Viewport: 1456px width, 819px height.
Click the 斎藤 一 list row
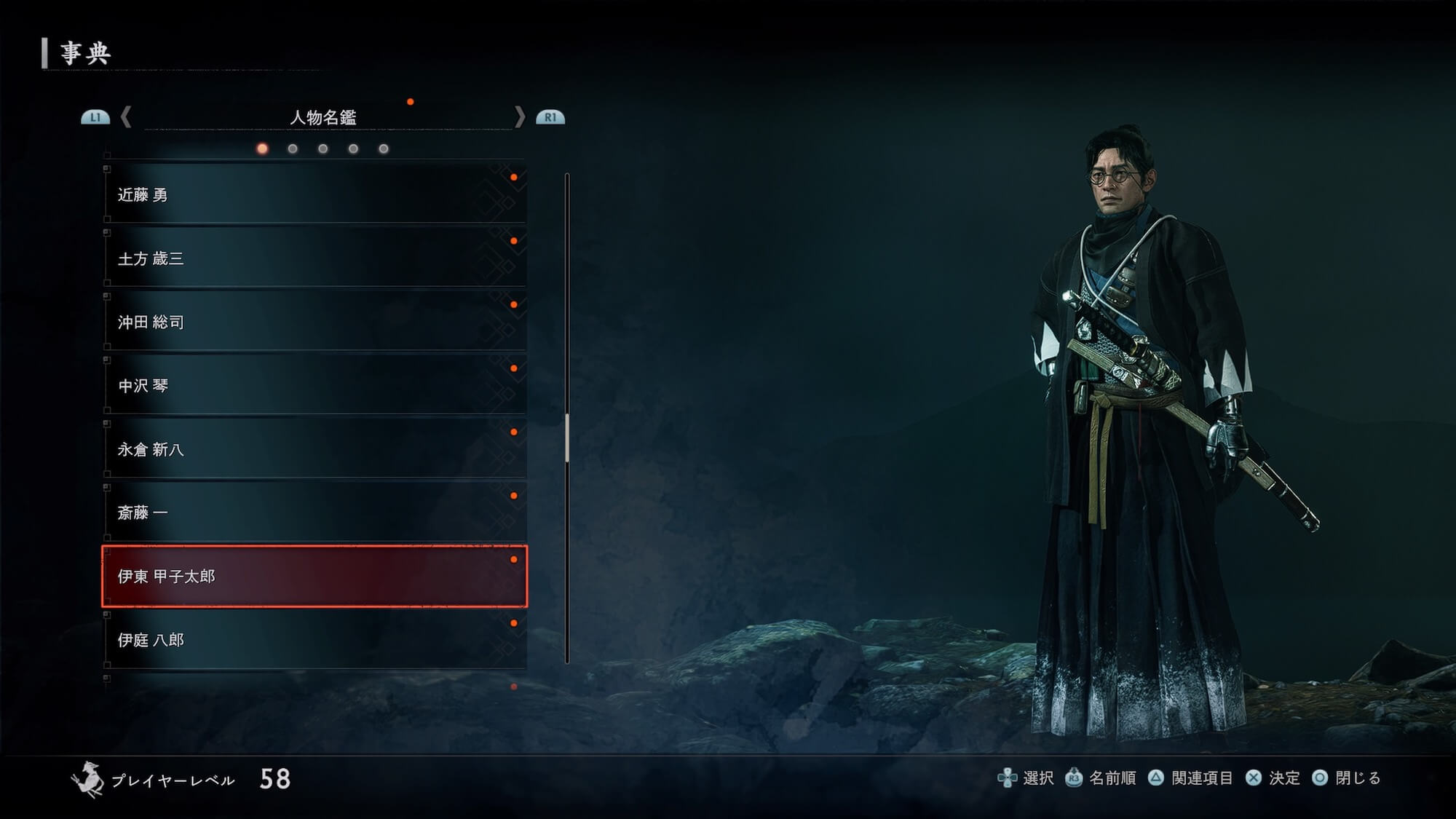pyautogui.click(x=314, y=513)
